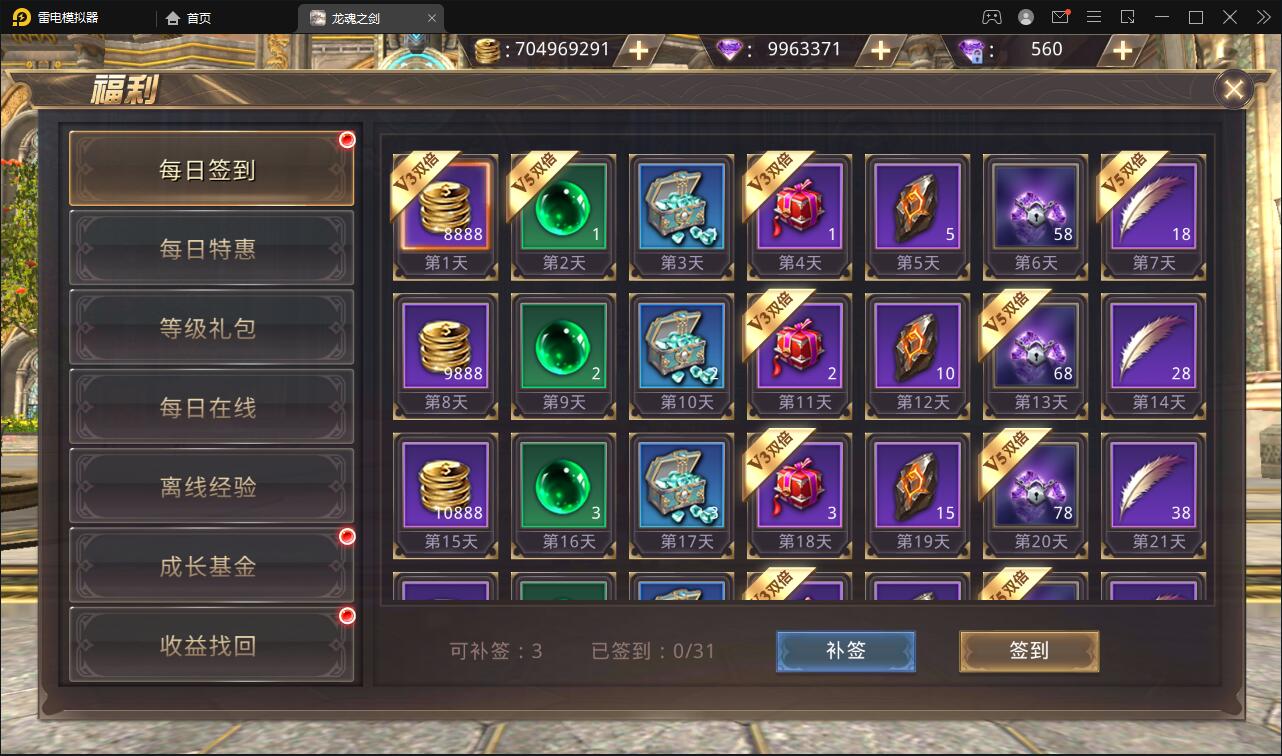Image resolution: width=1282 pixels, height=756 pixels.
Task: Select the 第4天 red gift box reward
Action: point(799,207)
